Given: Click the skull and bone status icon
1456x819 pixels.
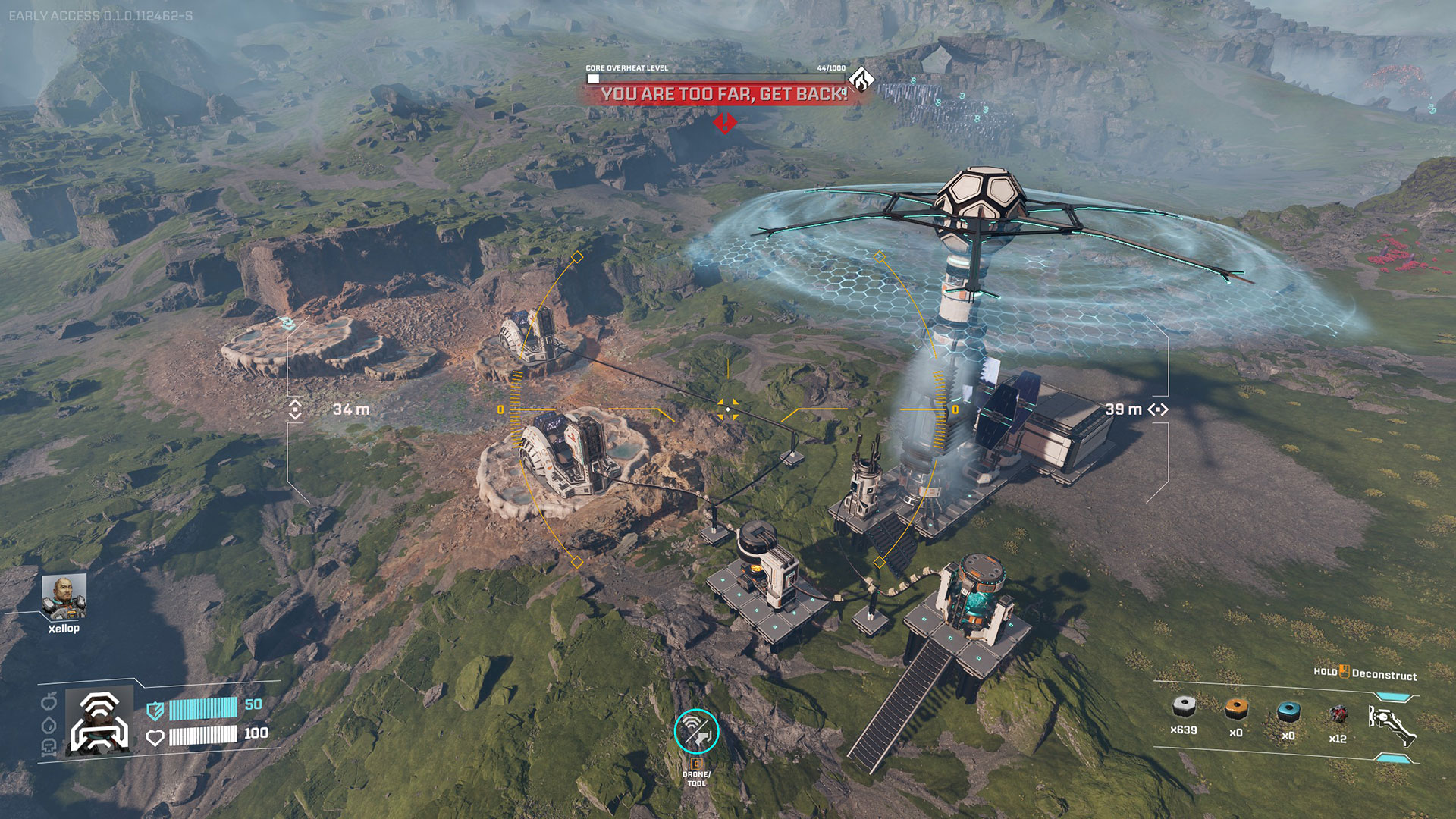Looking at the screenshot, I should [x=49, y=748].
